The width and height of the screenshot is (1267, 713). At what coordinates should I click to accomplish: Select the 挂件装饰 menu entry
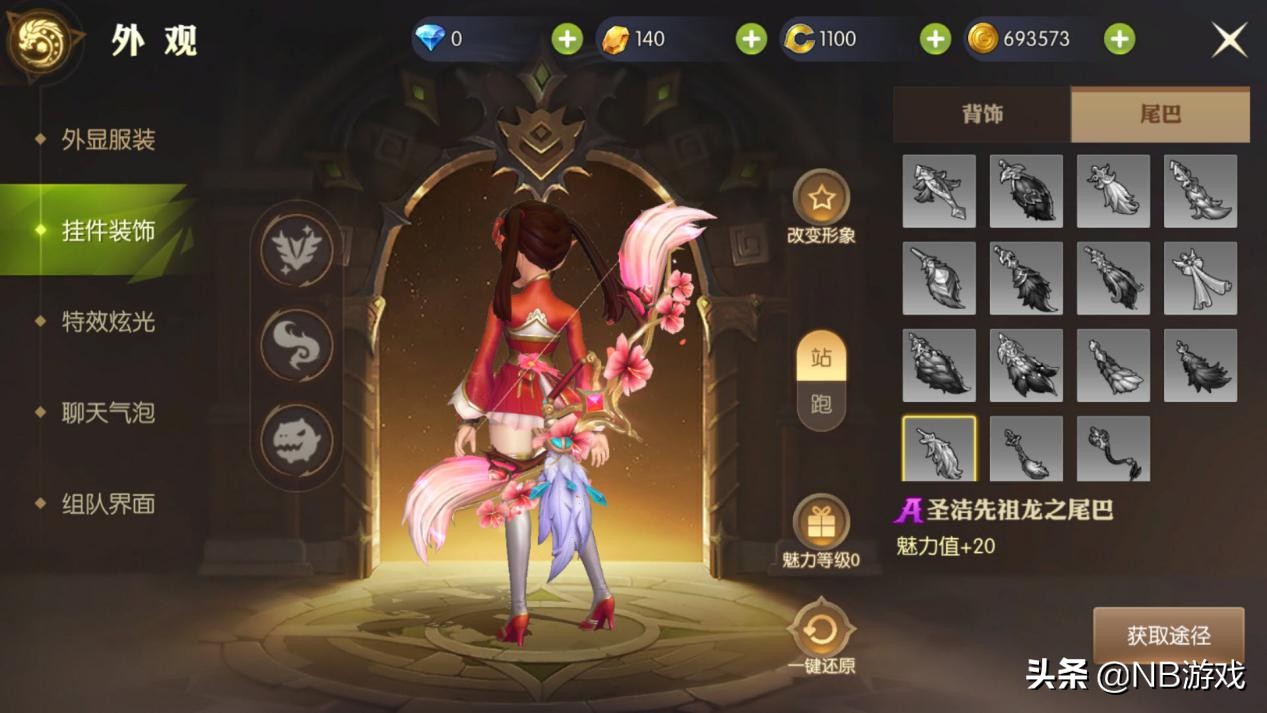tap(108, 231)
